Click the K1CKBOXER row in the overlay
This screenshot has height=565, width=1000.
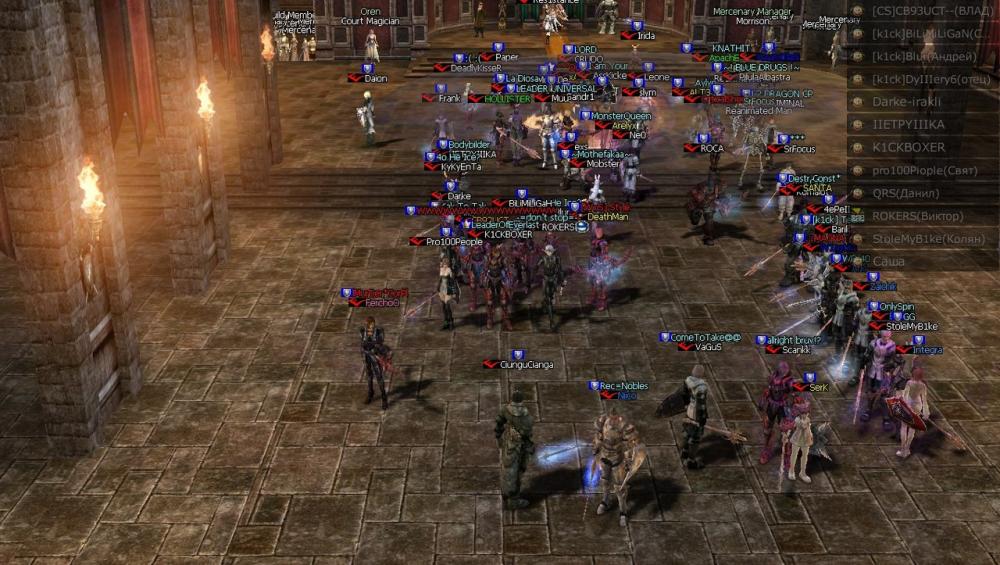(908, 147)
